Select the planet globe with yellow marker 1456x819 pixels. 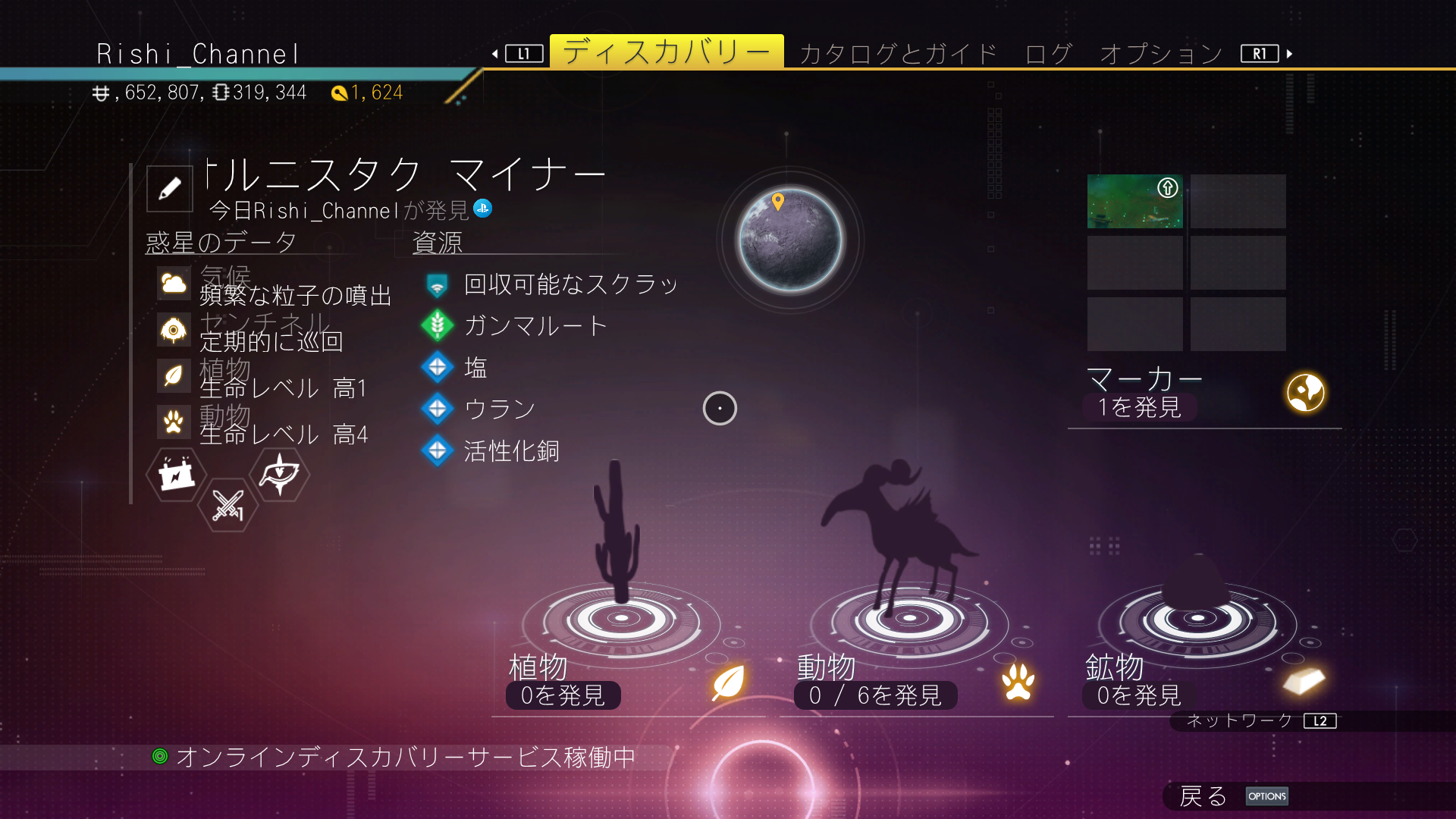point(790,240)
